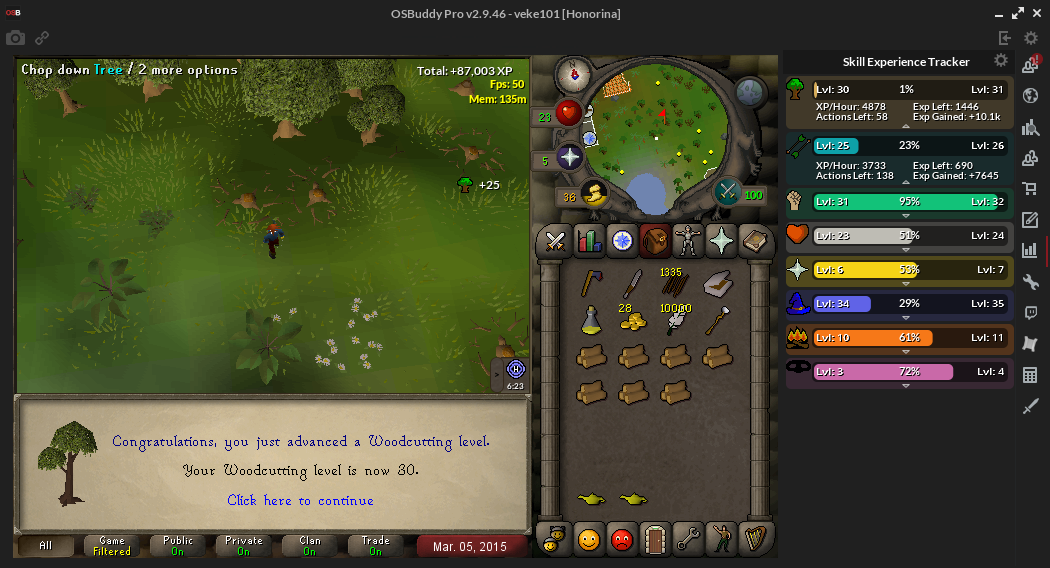
Task: Toggle the Trade chat filter
Action: (x=375, y=546)
